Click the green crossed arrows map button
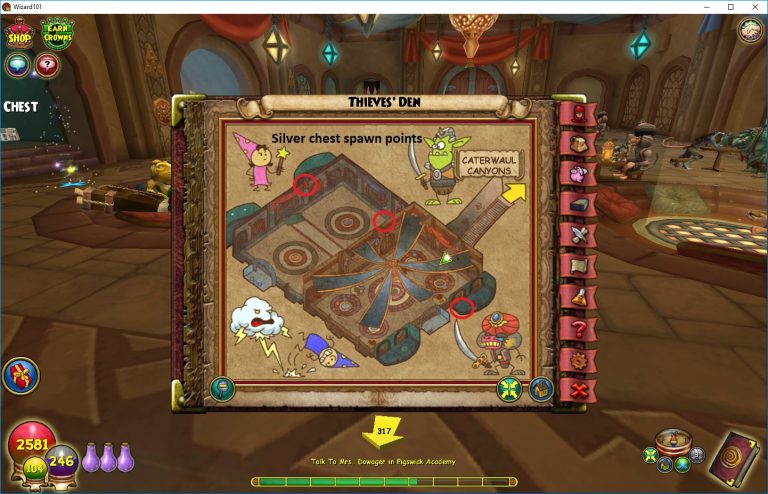 [509, 388]
